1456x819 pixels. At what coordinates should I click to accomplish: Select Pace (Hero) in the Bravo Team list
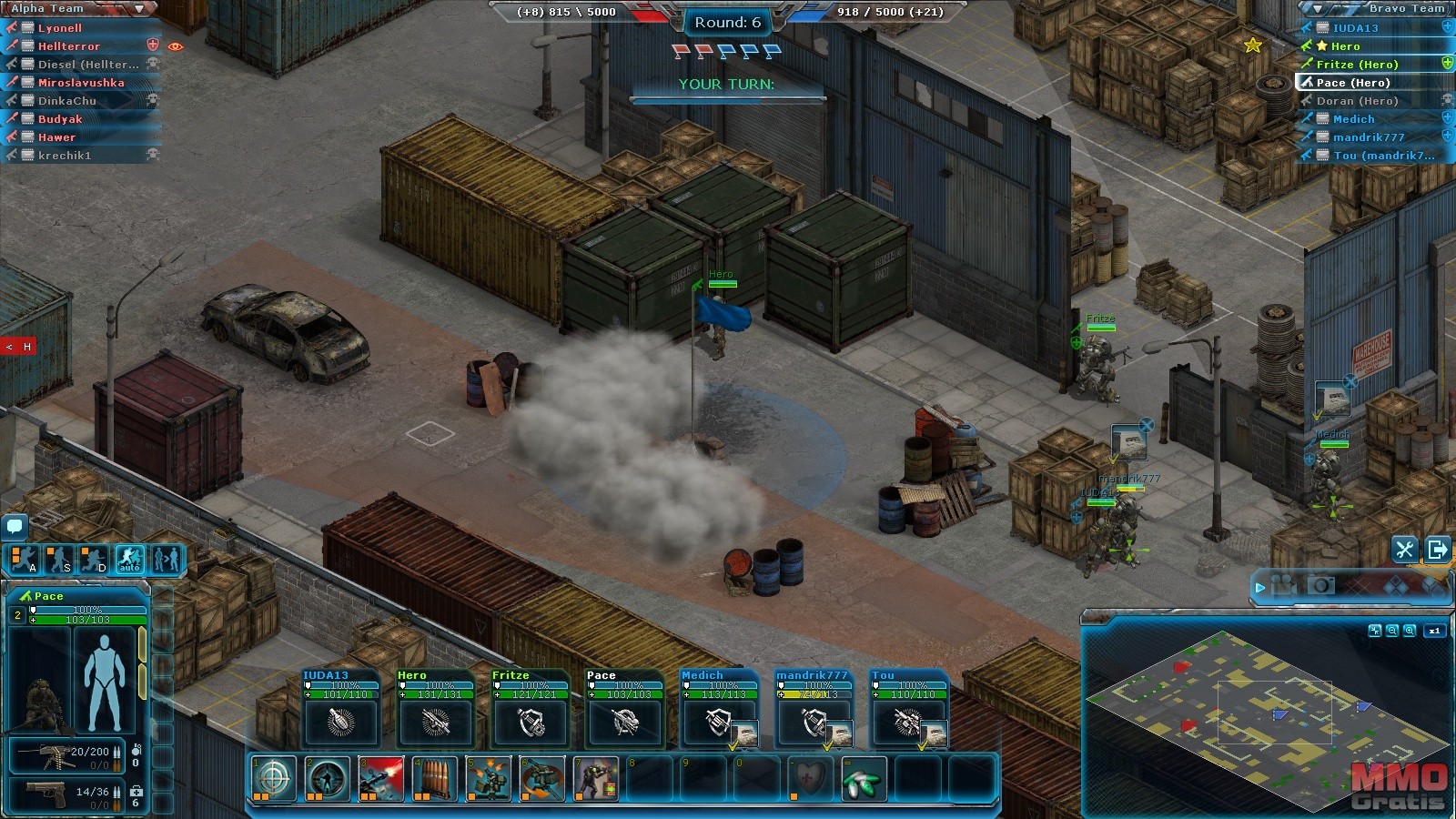coord(1353,83)
